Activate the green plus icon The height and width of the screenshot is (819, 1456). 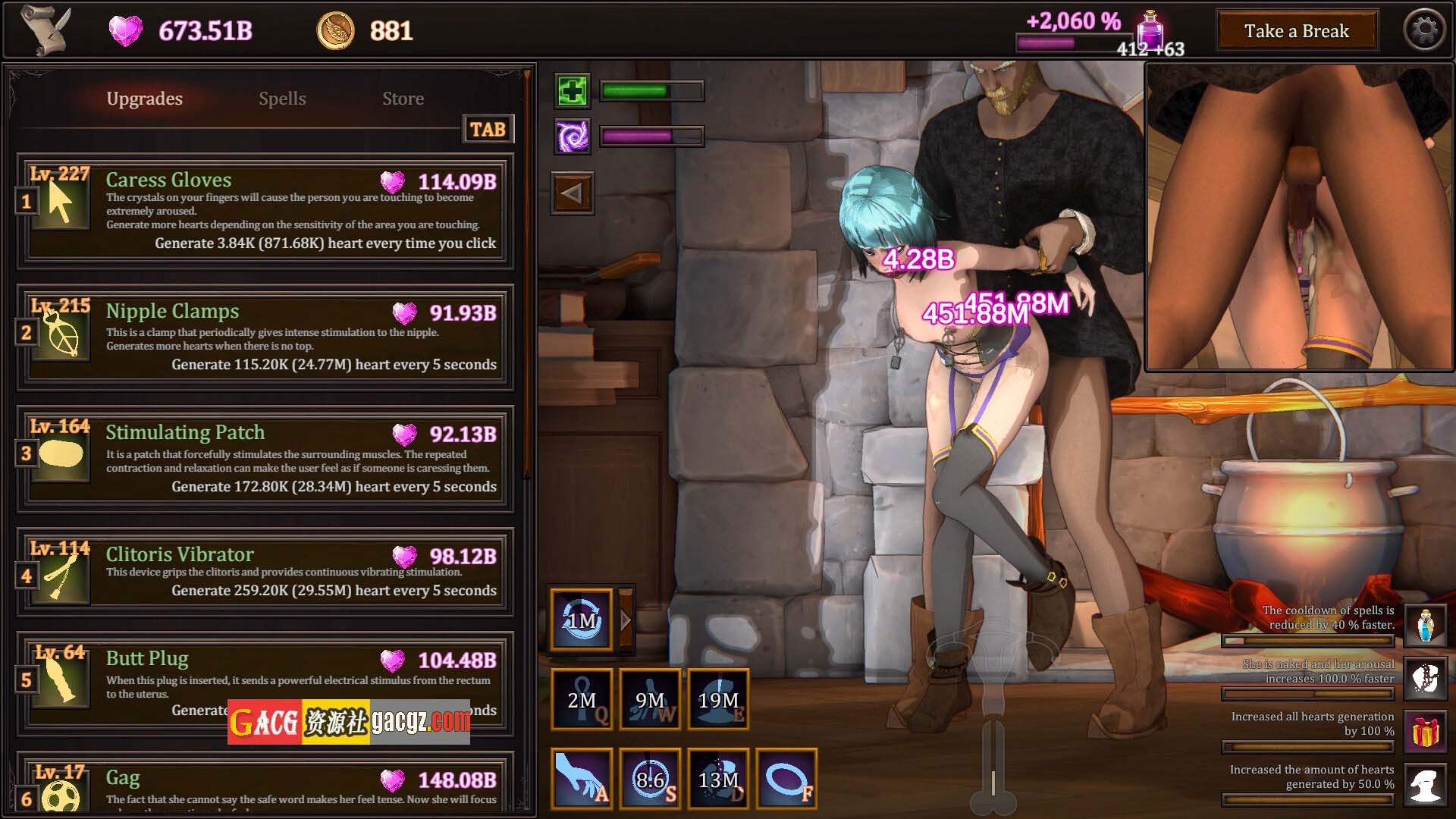573,92
